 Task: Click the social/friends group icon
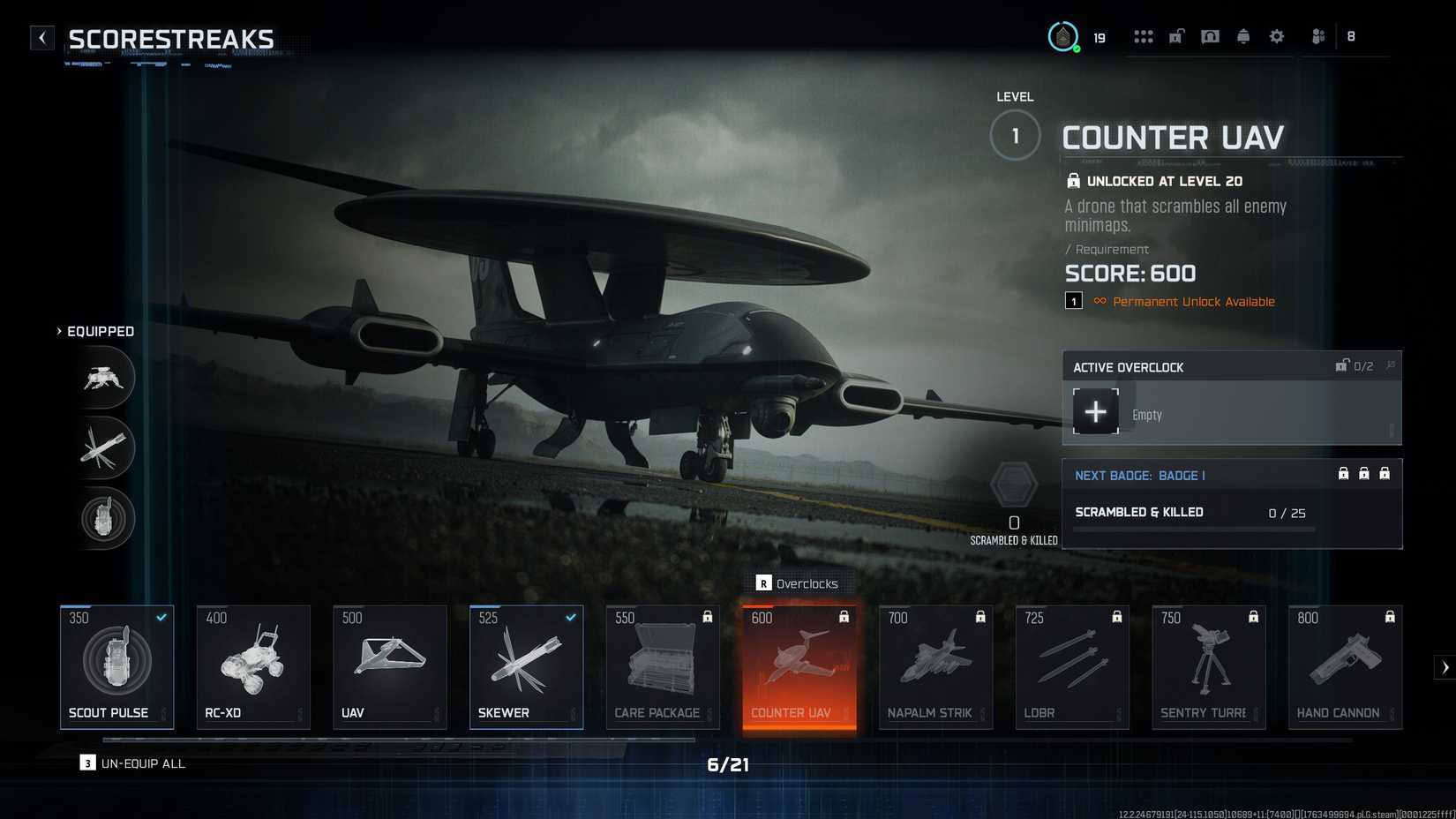click(x=1317, y=36)
